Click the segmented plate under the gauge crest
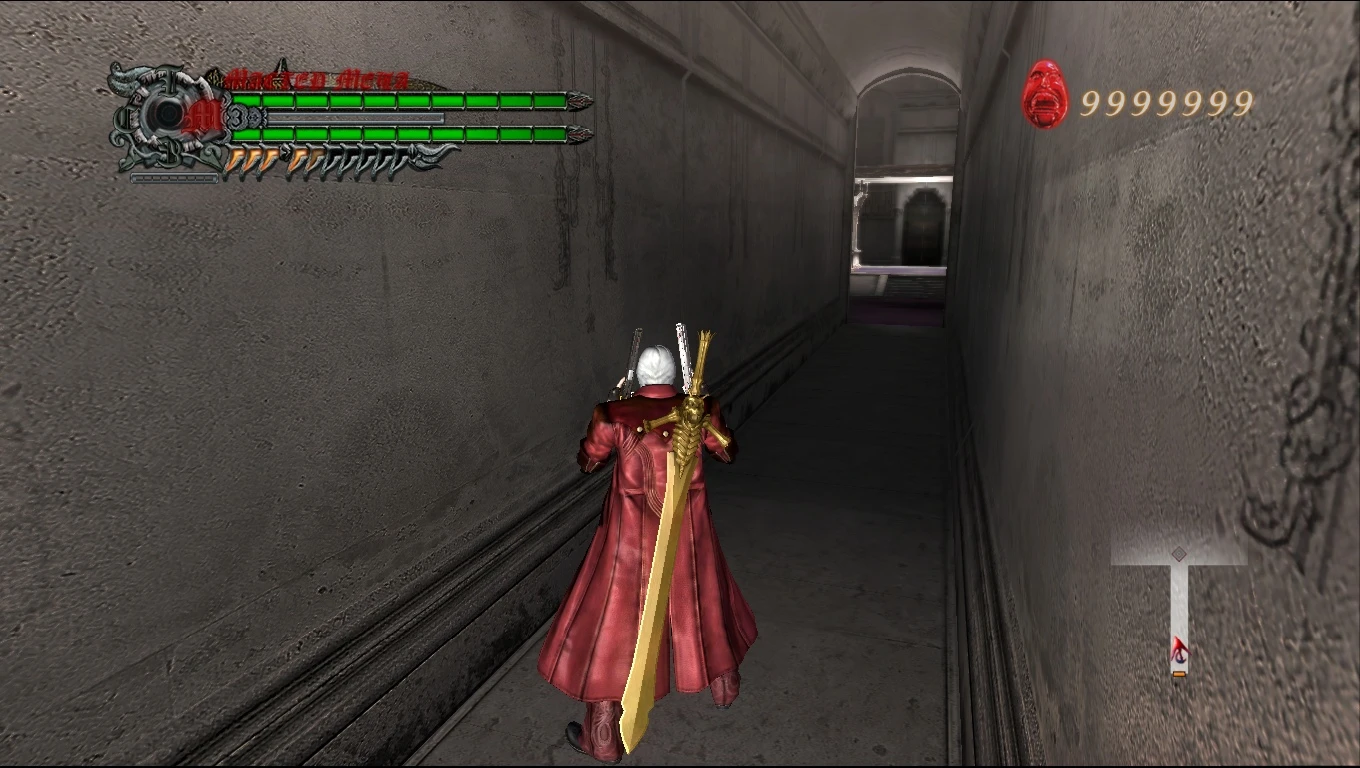This screenshot has width=1360, height=768. 174,177
